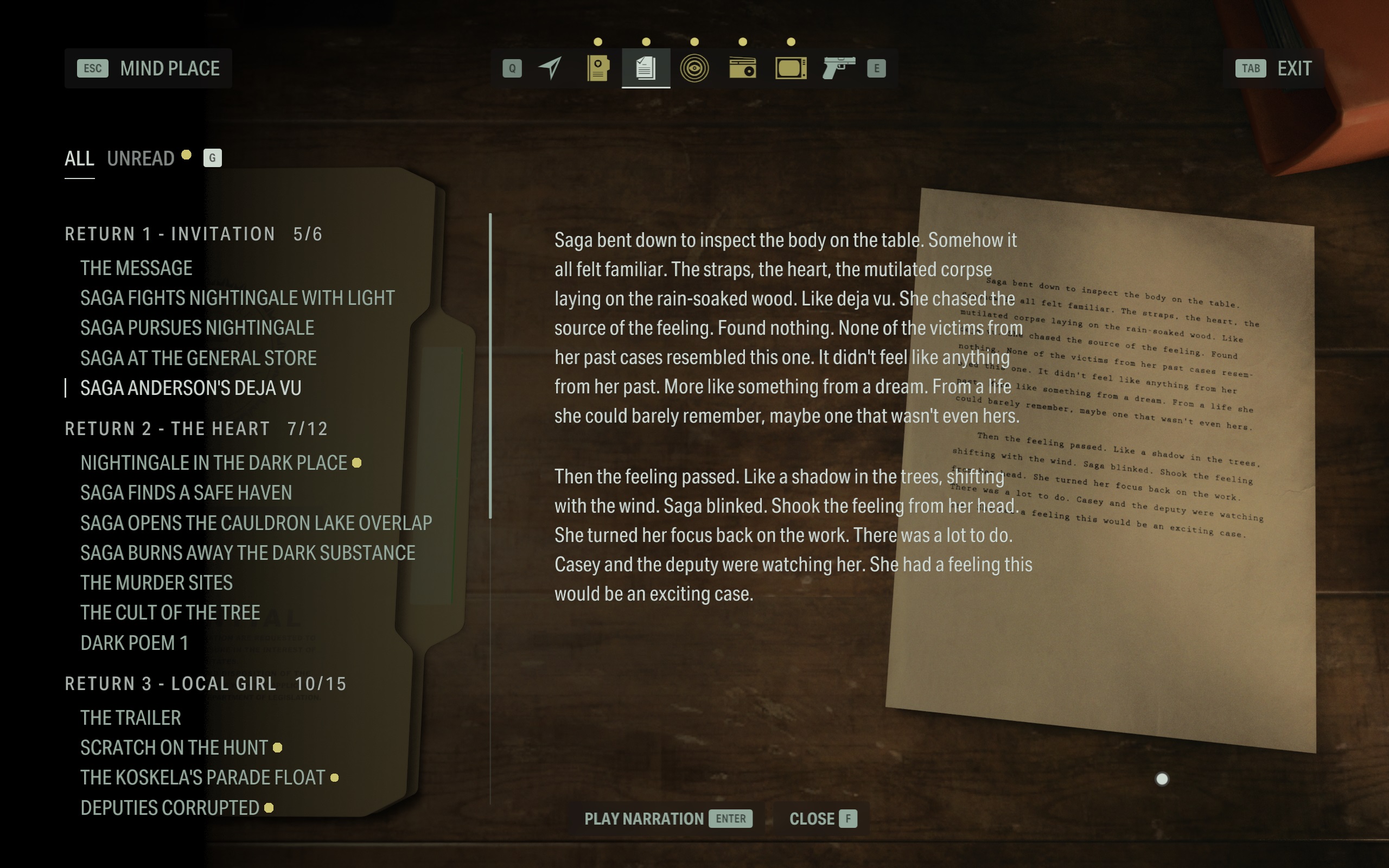The width and height of the screenshot is (1389, 868).
Task: Select the manuscript pages tab
Action: click(646, 68)
